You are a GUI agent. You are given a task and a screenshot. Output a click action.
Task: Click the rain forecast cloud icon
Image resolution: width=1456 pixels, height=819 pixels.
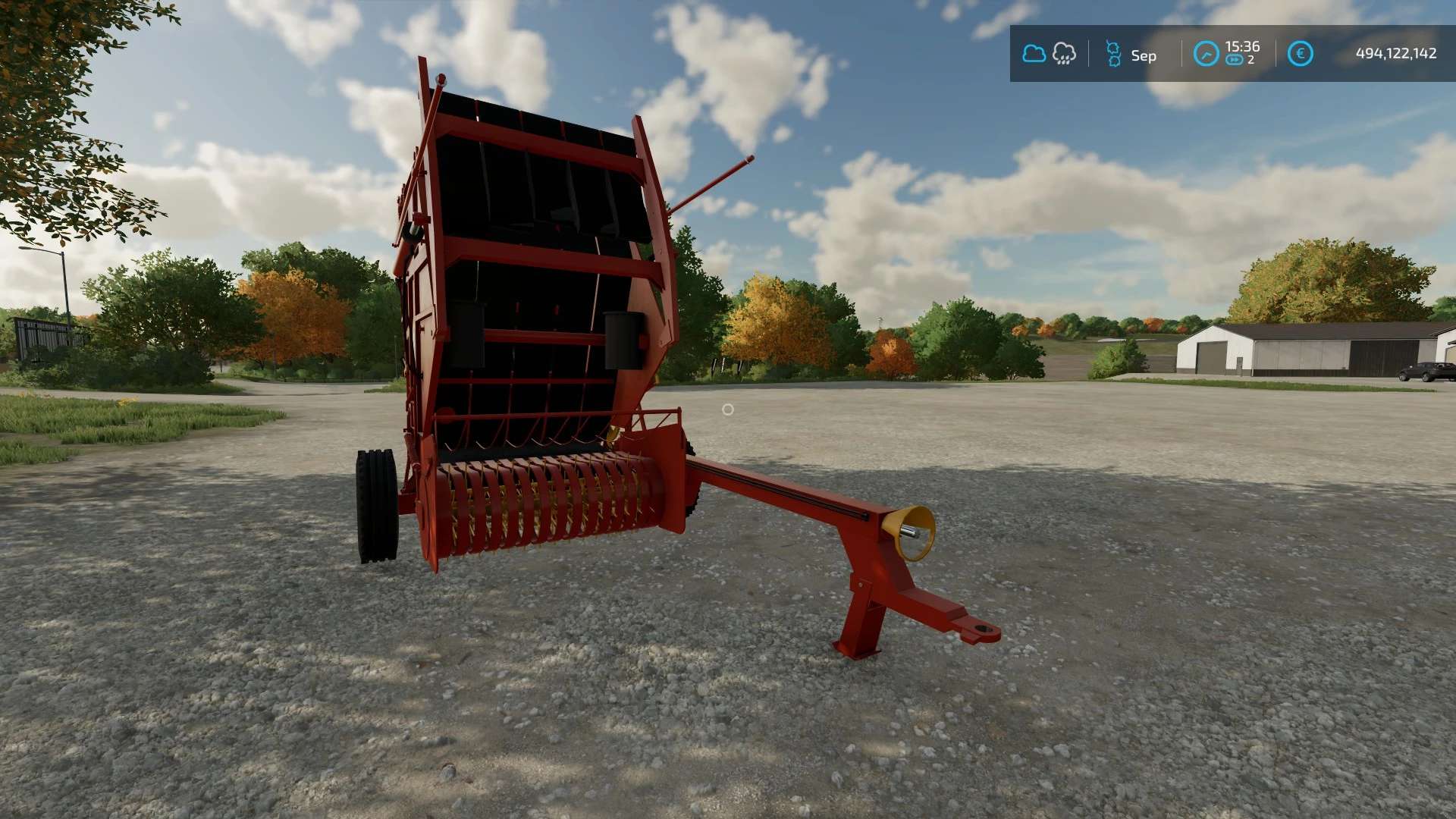pos(1064,54)
